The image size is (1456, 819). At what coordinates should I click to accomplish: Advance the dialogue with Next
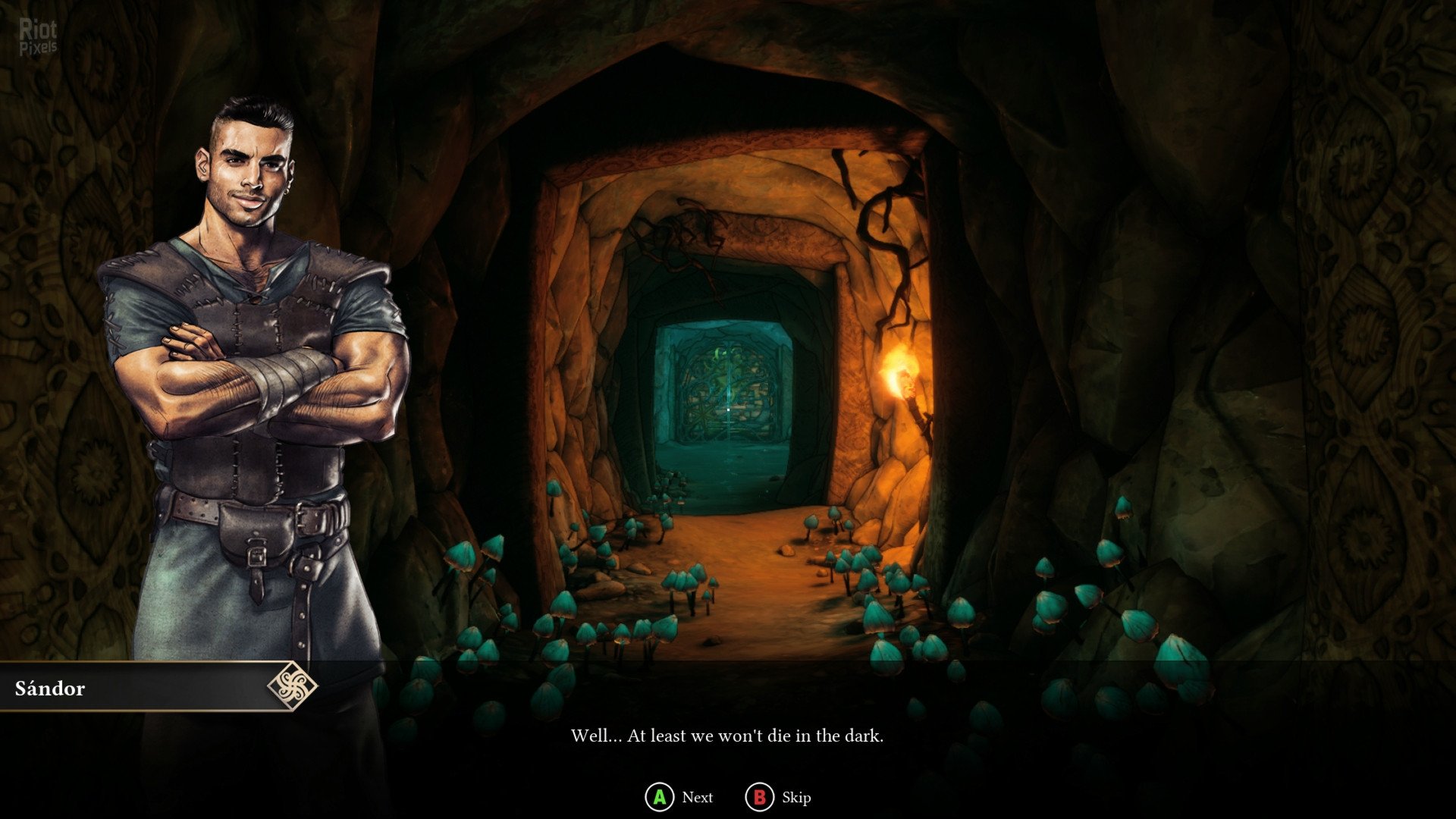(x=679, y=797)
